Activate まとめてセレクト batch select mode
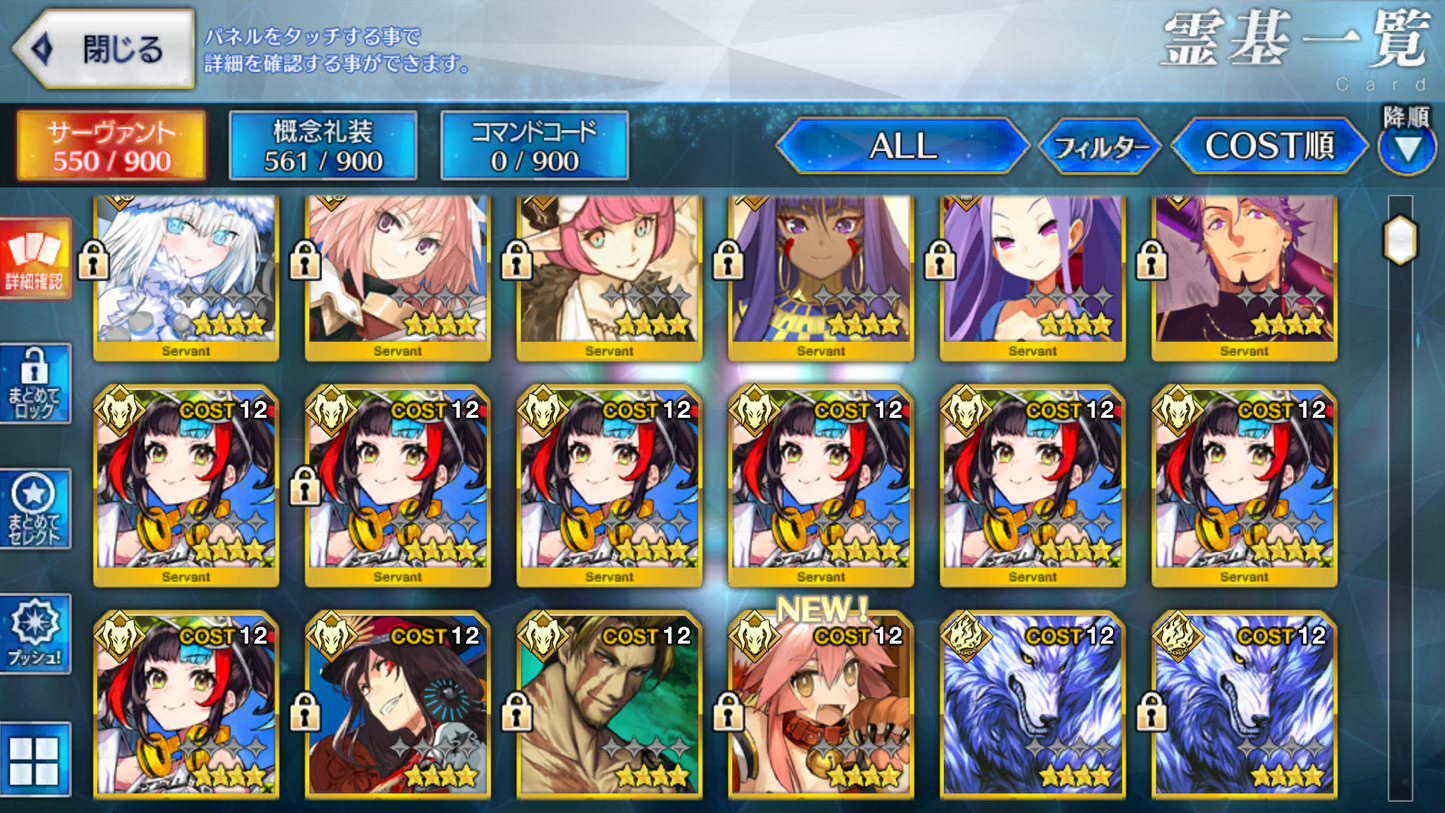 [37, 508]
